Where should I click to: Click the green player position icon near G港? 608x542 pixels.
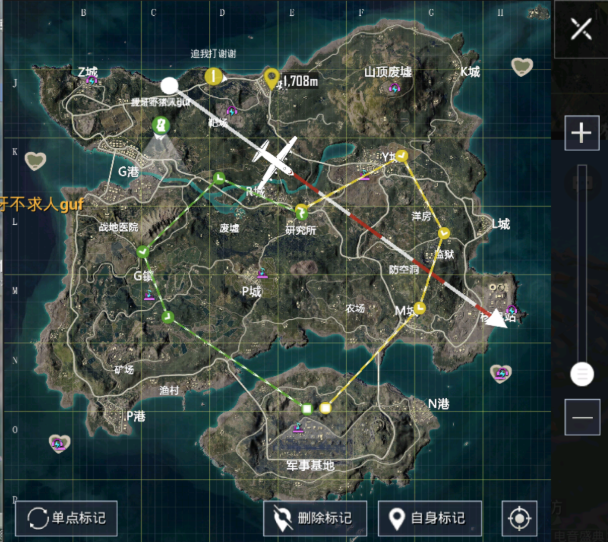click(x=160, y=124)
